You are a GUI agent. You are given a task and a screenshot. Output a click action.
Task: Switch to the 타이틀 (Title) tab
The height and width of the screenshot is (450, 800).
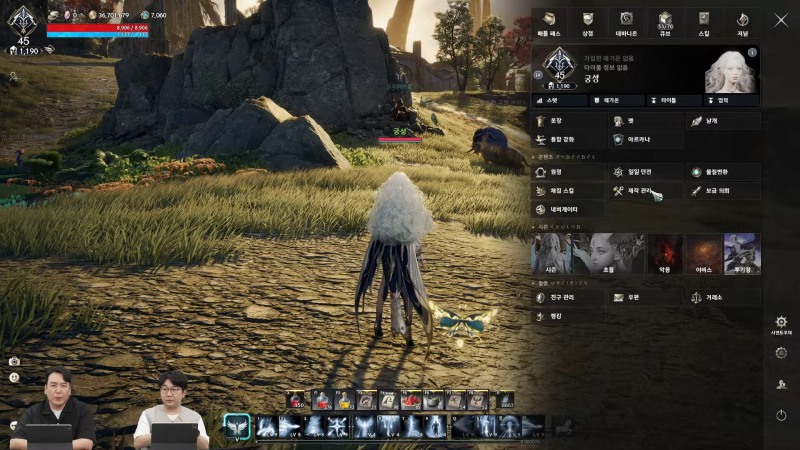[x=668, y=101]
